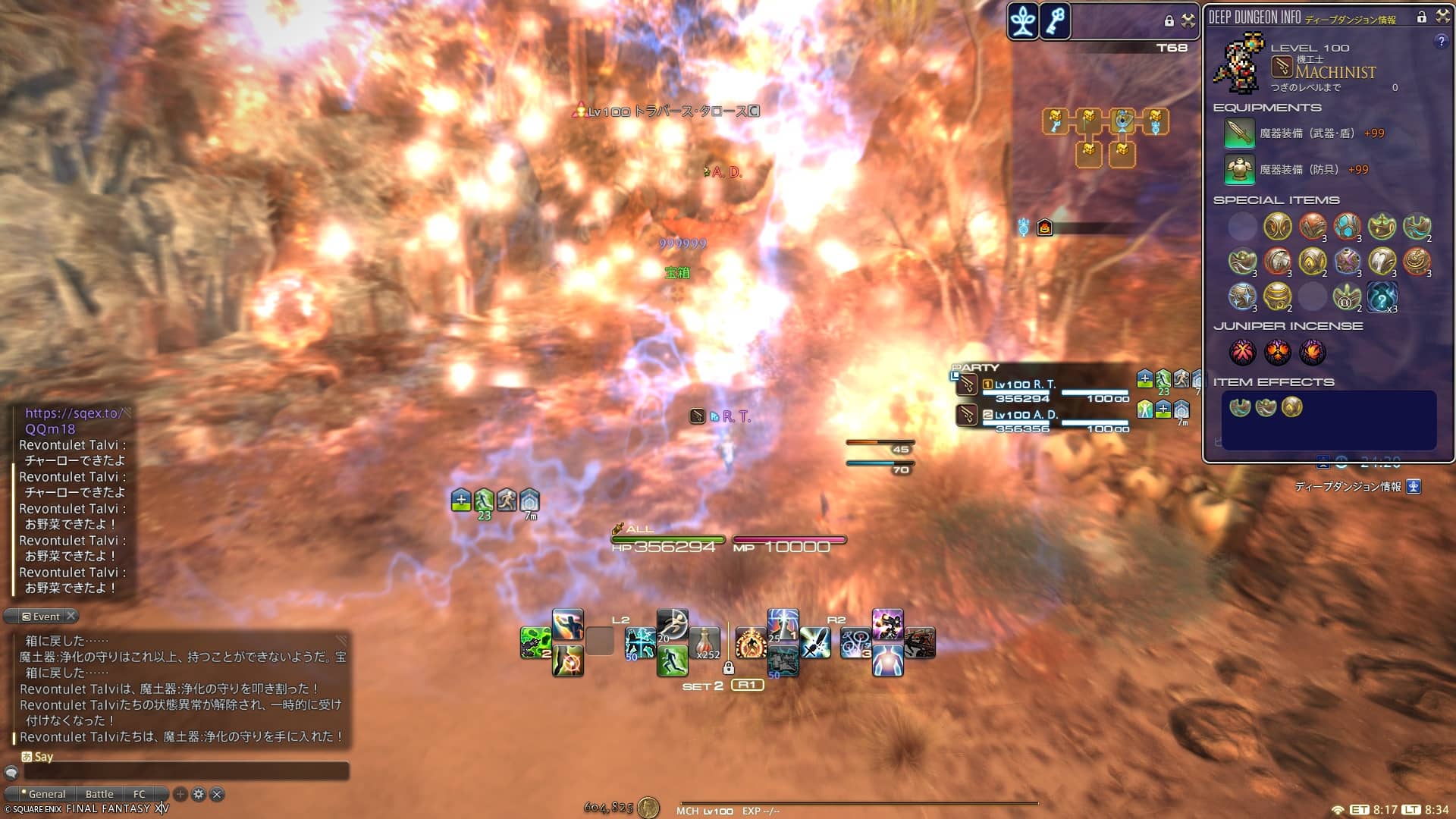
Task: Open the Battle chat tab
Action: click(99, 794)
